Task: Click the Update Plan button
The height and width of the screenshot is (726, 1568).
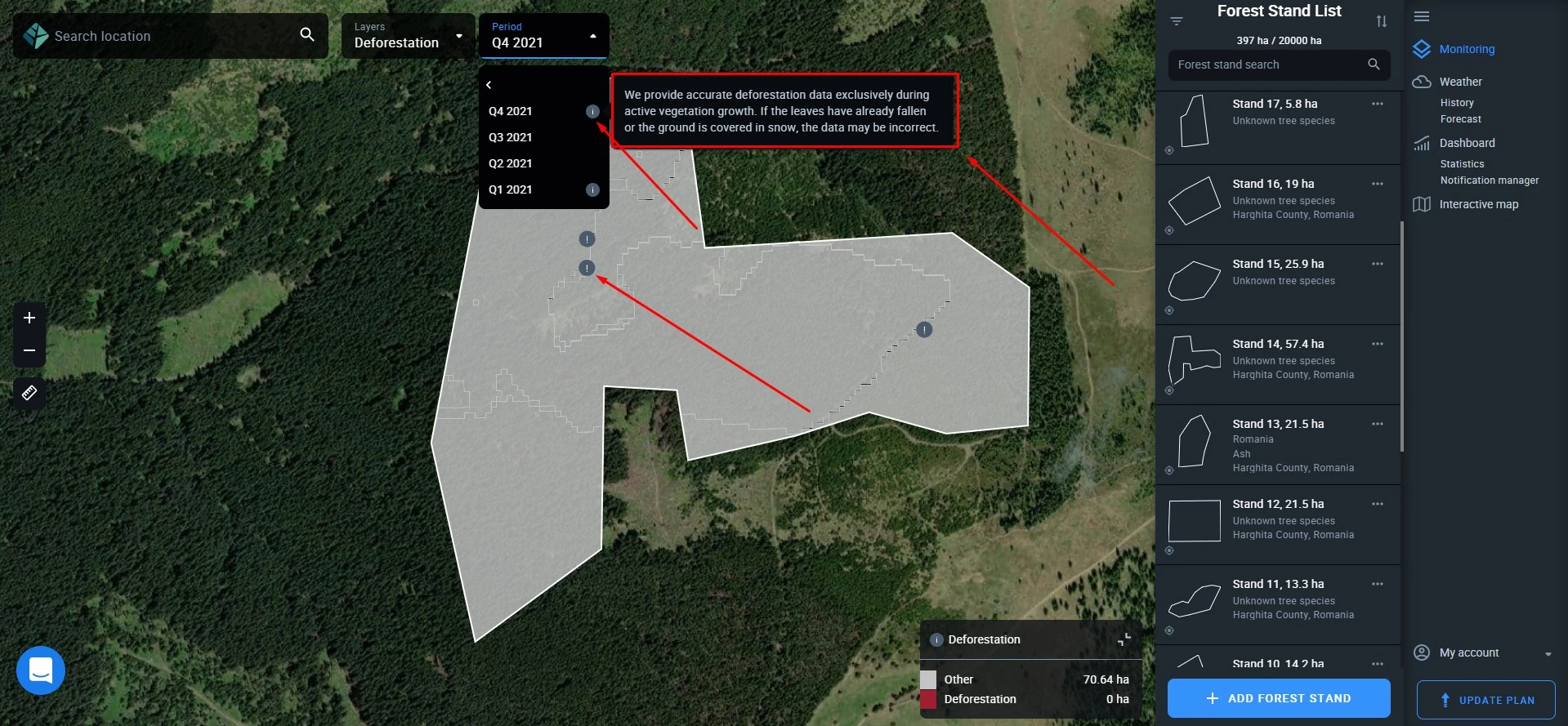Action: coord(1485,700)
